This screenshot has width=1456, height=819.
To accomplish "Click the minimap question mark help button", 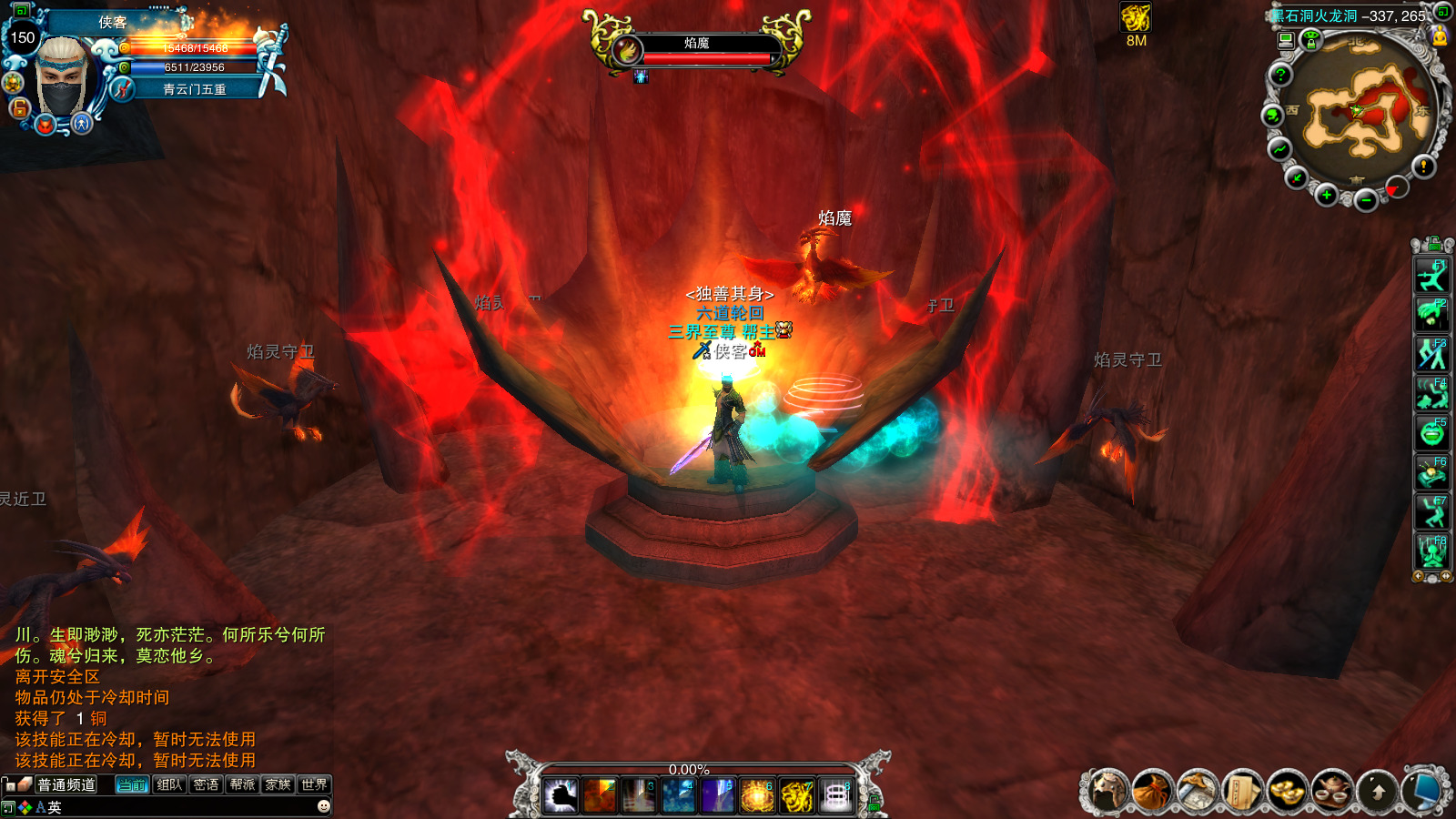I will pyautogui.click(x=1280, y=75).
